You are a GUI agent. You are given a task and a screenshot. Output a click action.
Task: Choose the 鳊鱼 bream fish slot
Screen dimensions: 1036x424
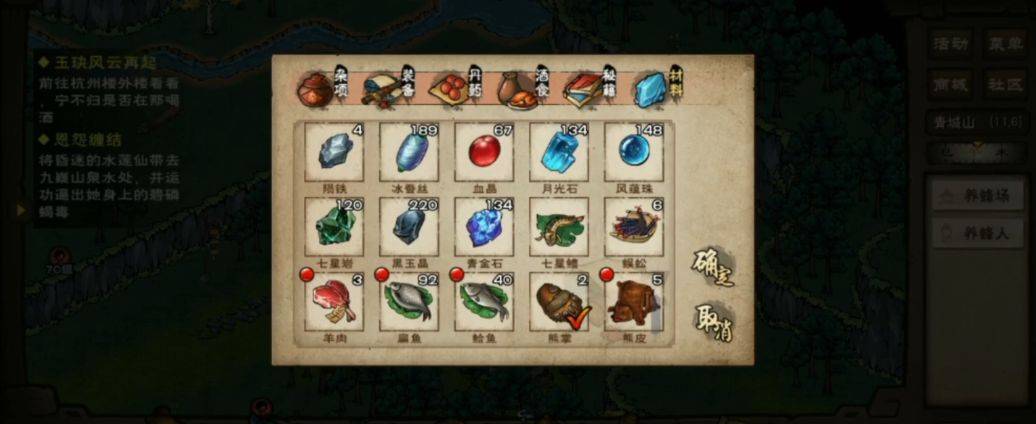[x=409, y=302]
